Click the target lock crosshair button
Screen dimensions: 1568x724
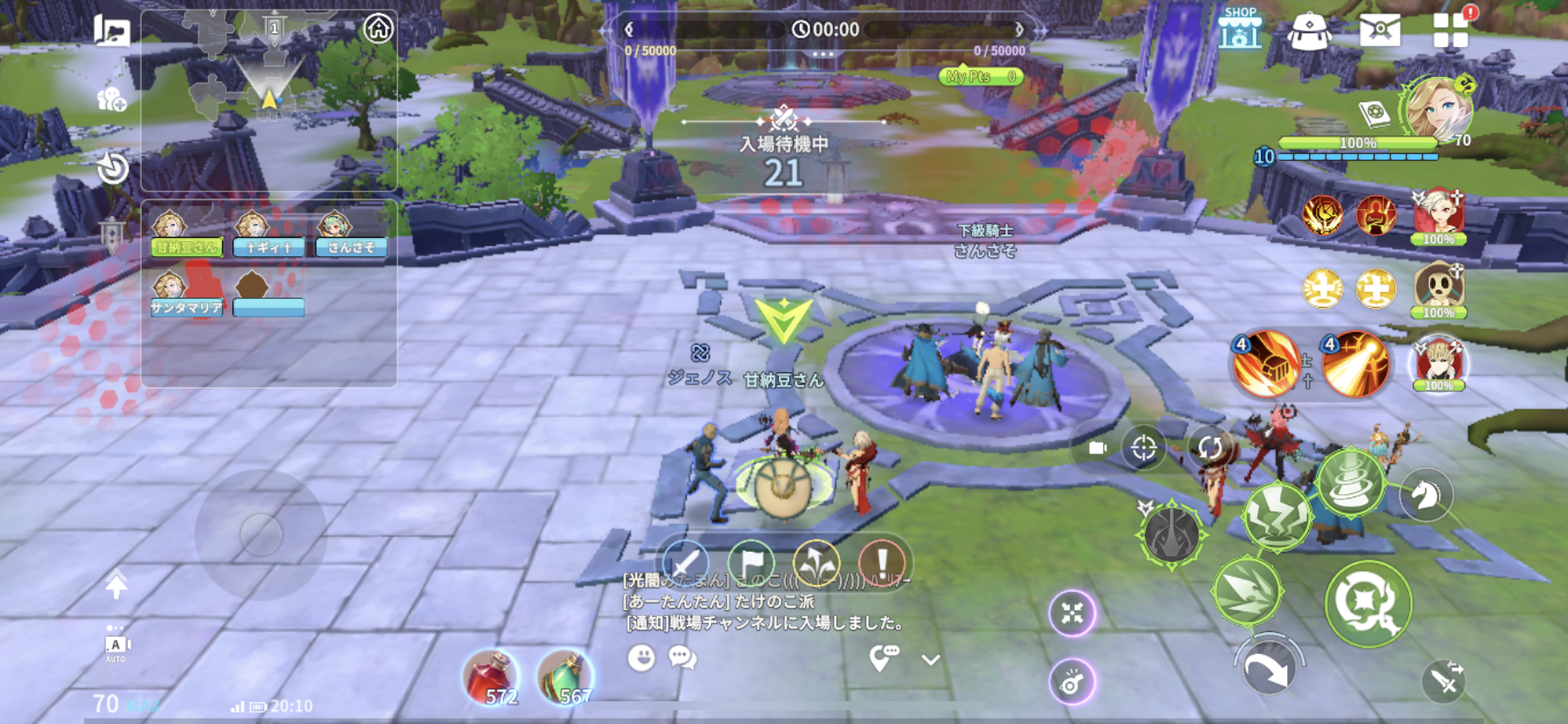point(1144,449)
